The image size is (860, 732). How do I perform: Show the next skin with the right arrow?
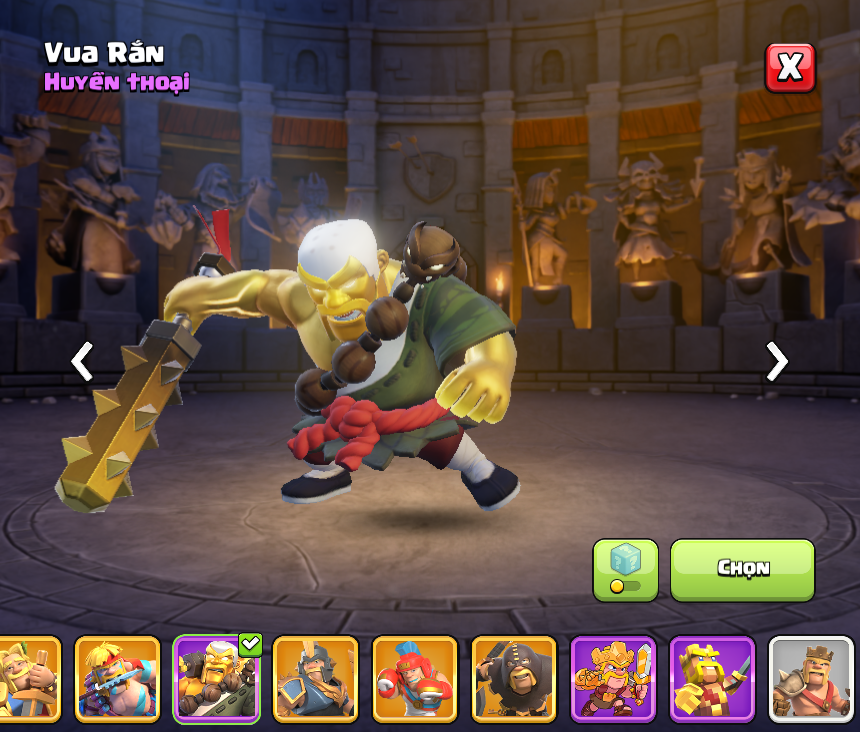pyautogui.click(x=776, y=361)
